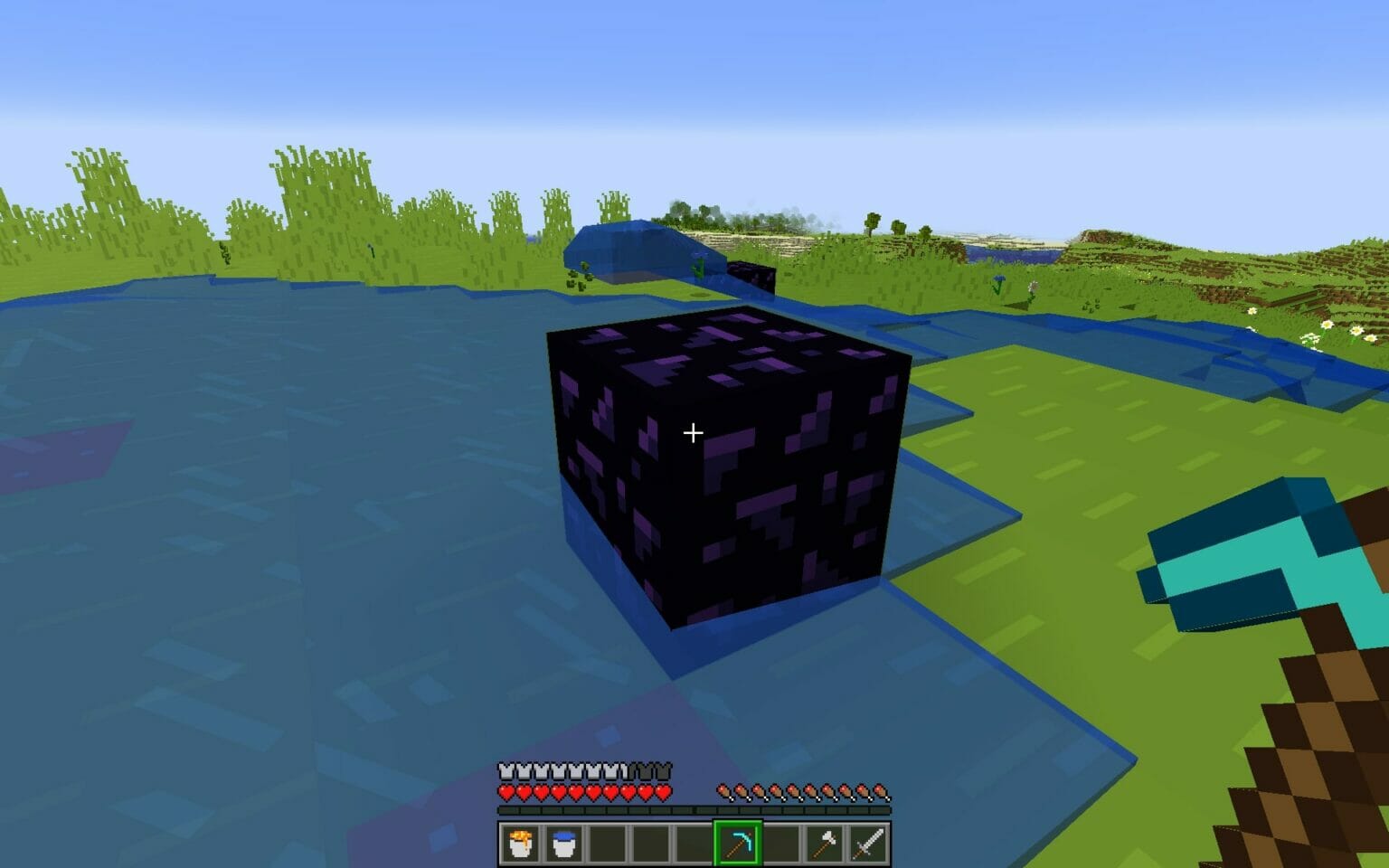Click the empty hotbar slot left of the axe
1389x868 pixels.
pos(782,844)
